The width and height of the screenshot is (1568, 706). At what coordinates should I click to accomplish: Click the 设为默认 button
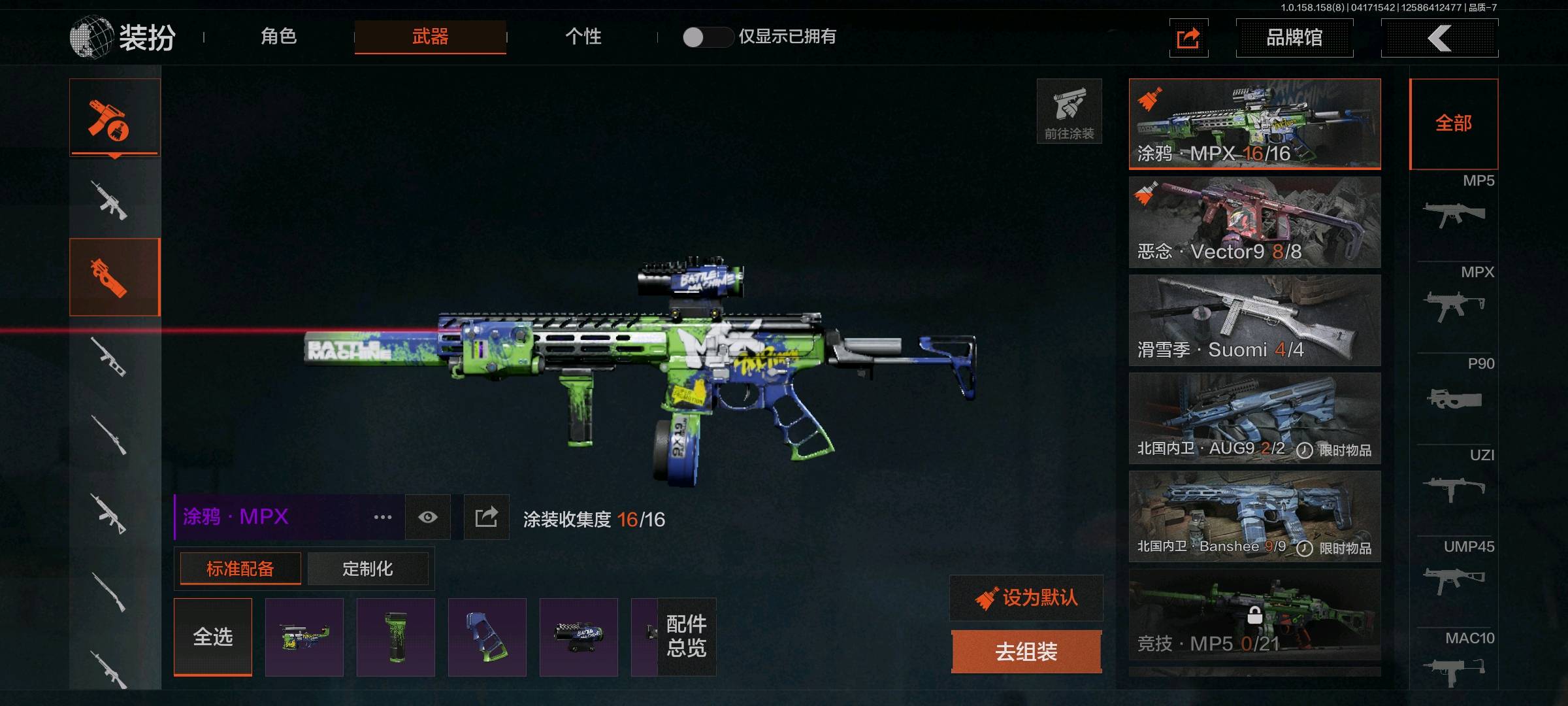click(x=1026, y=597)
